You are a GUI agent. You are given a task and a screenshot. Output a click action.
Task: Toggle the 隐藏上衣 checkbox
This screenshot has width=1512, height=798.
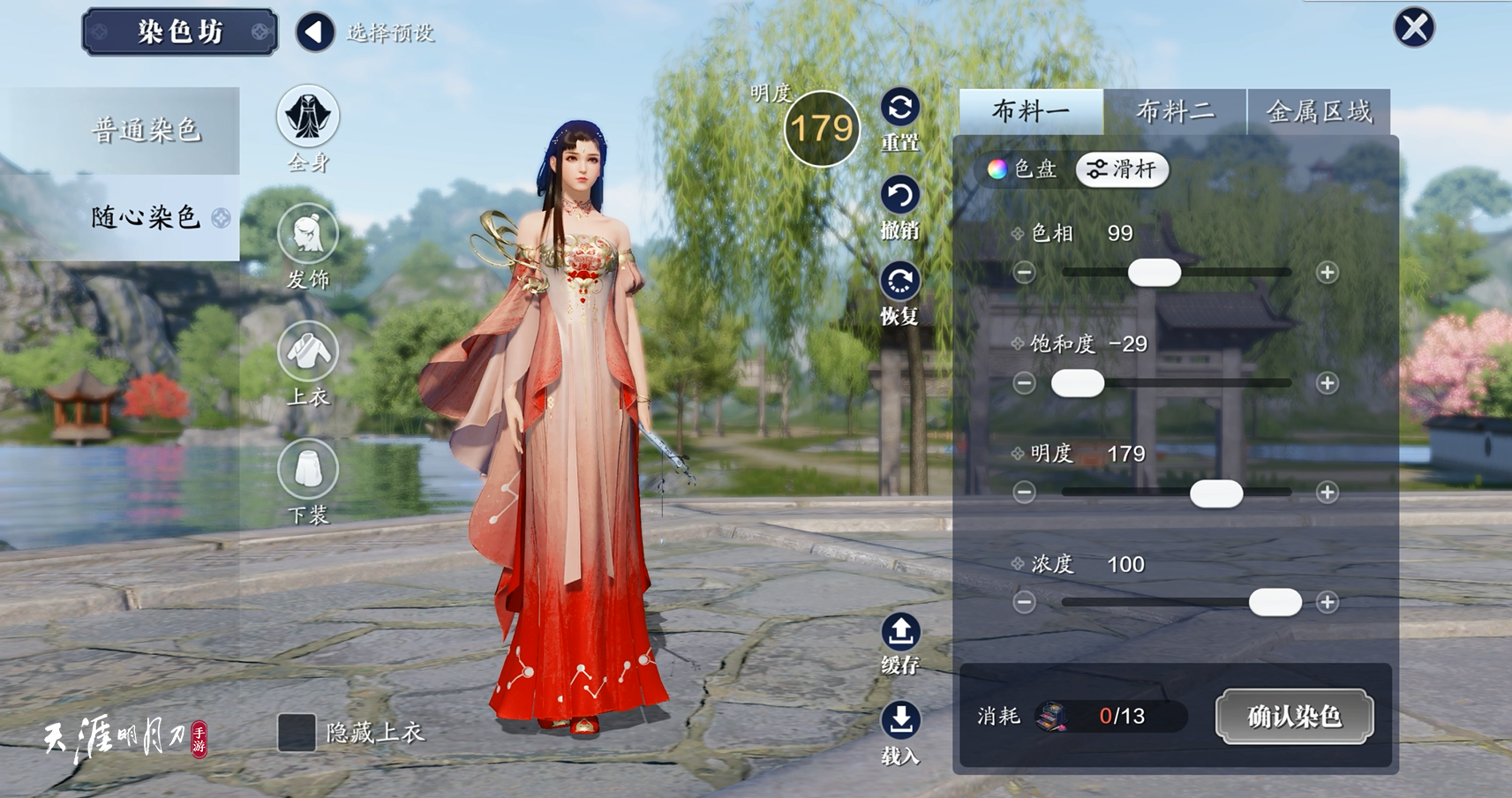tap(297, 733)
